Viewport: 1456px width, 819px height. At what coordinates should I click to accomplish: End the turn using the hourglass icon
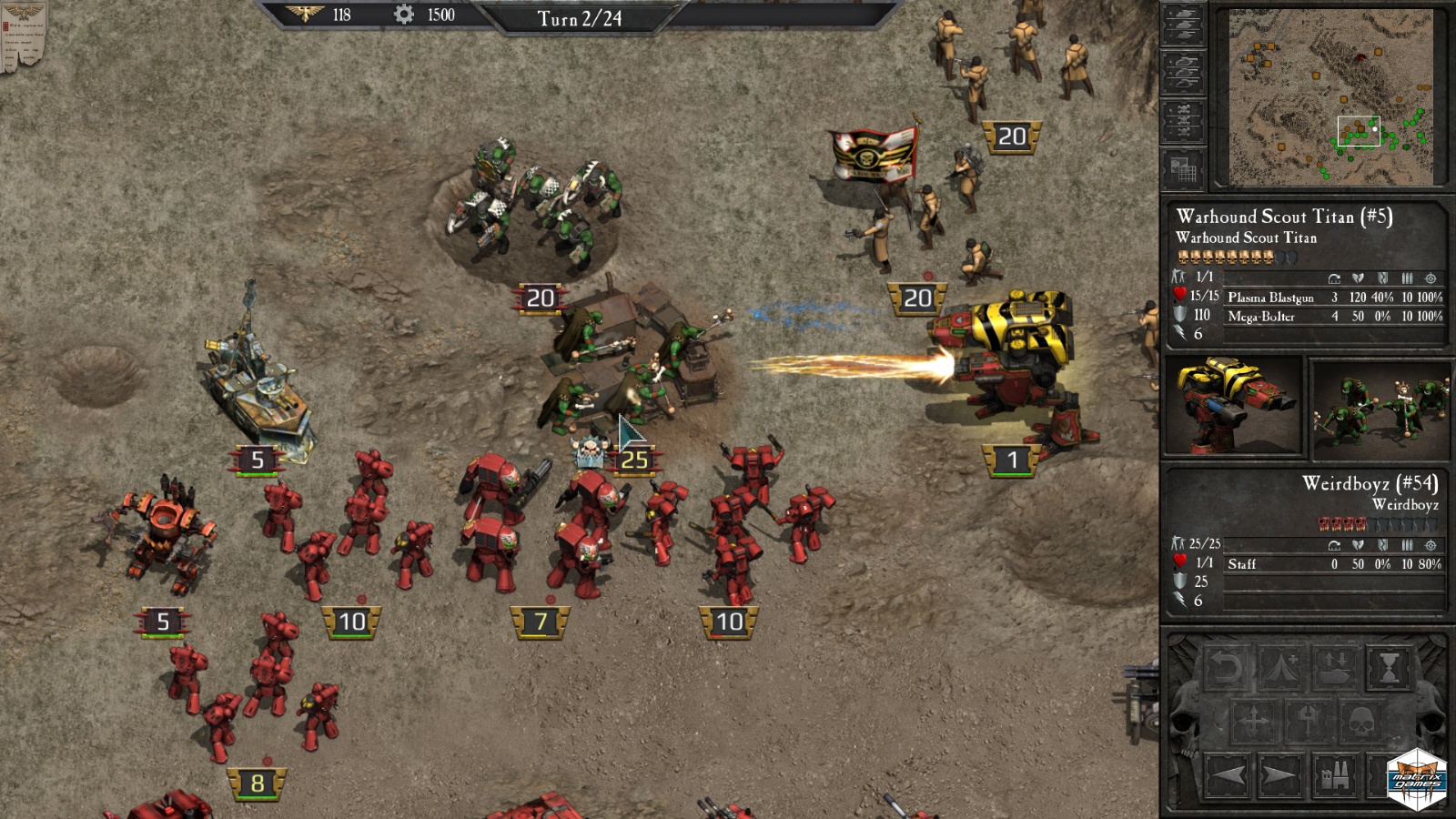(1388, 666)
